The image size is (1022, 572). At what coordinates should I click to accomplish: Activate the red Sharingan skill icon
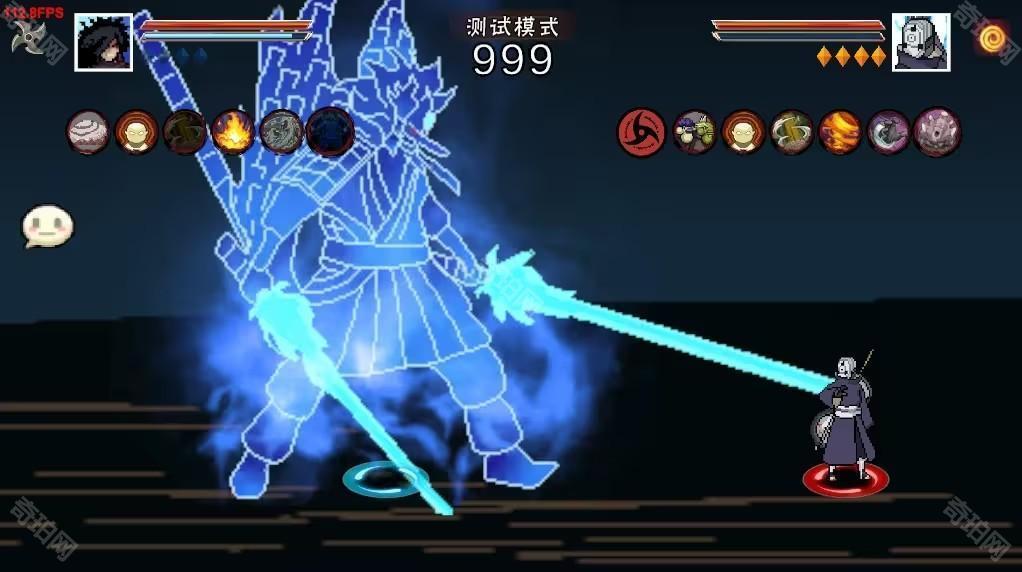click(x=642, y=132)
